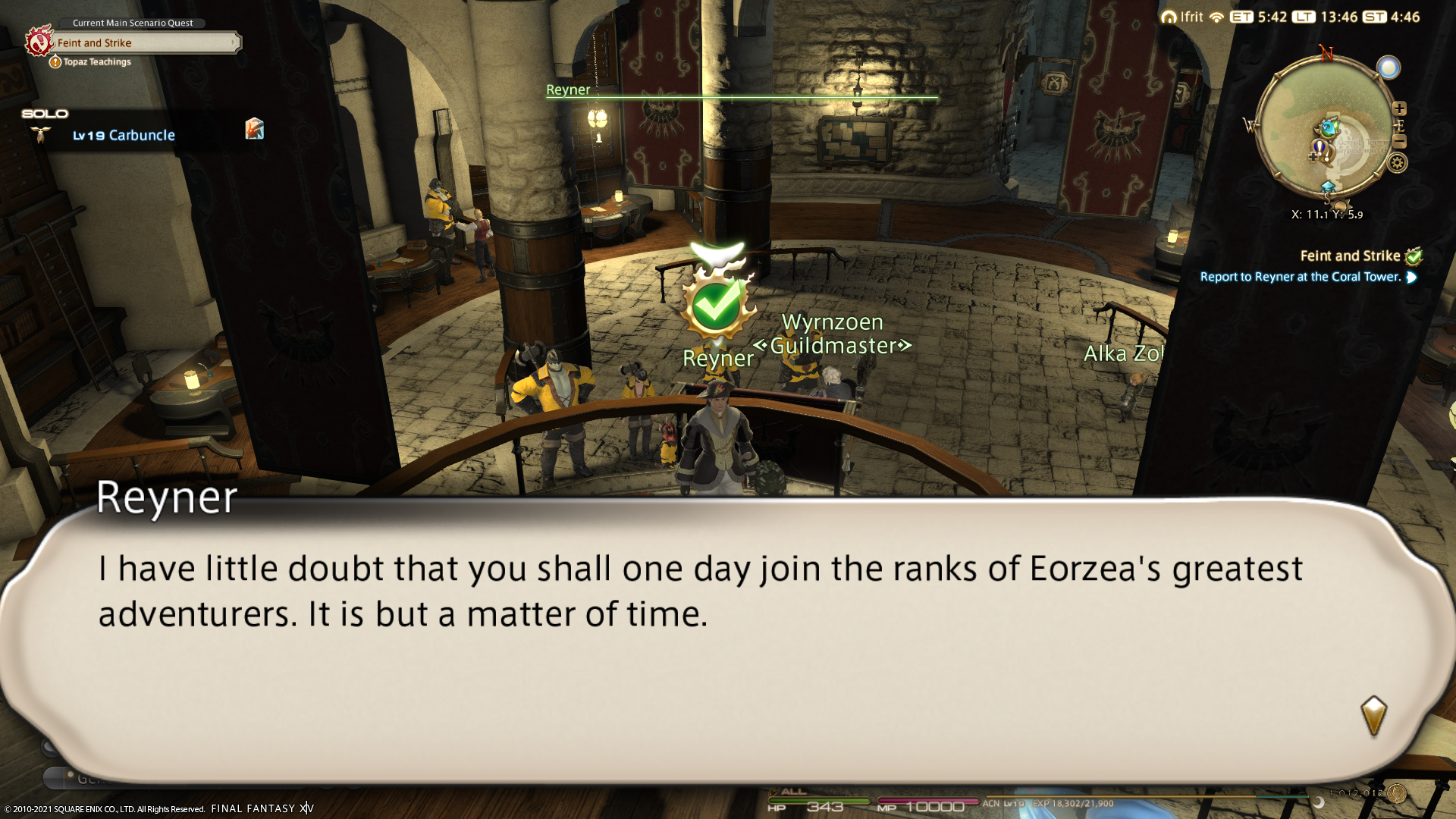Click the Reyner target bar name
Screen dimensions: 1456x819
coord(568,89)
